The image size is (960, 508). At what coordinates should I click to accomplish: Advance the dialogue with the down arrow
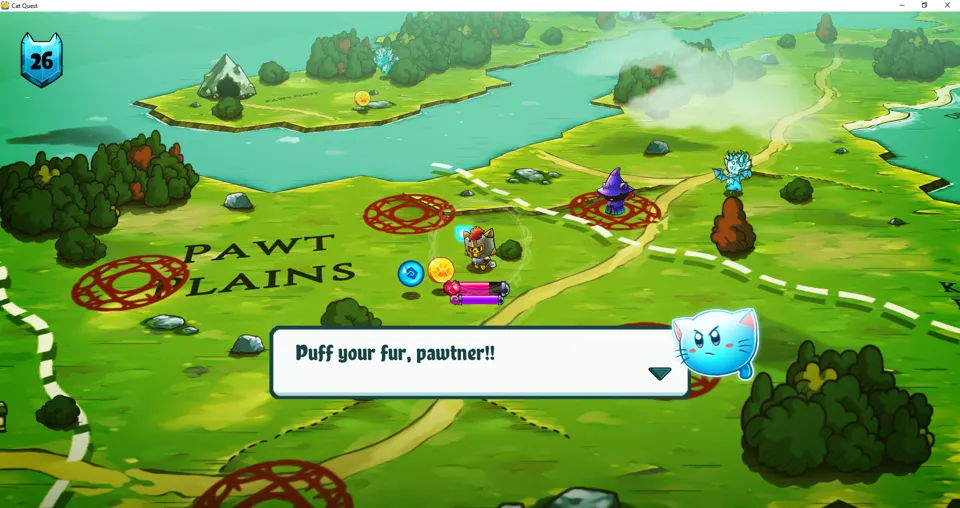click(659, 374)
